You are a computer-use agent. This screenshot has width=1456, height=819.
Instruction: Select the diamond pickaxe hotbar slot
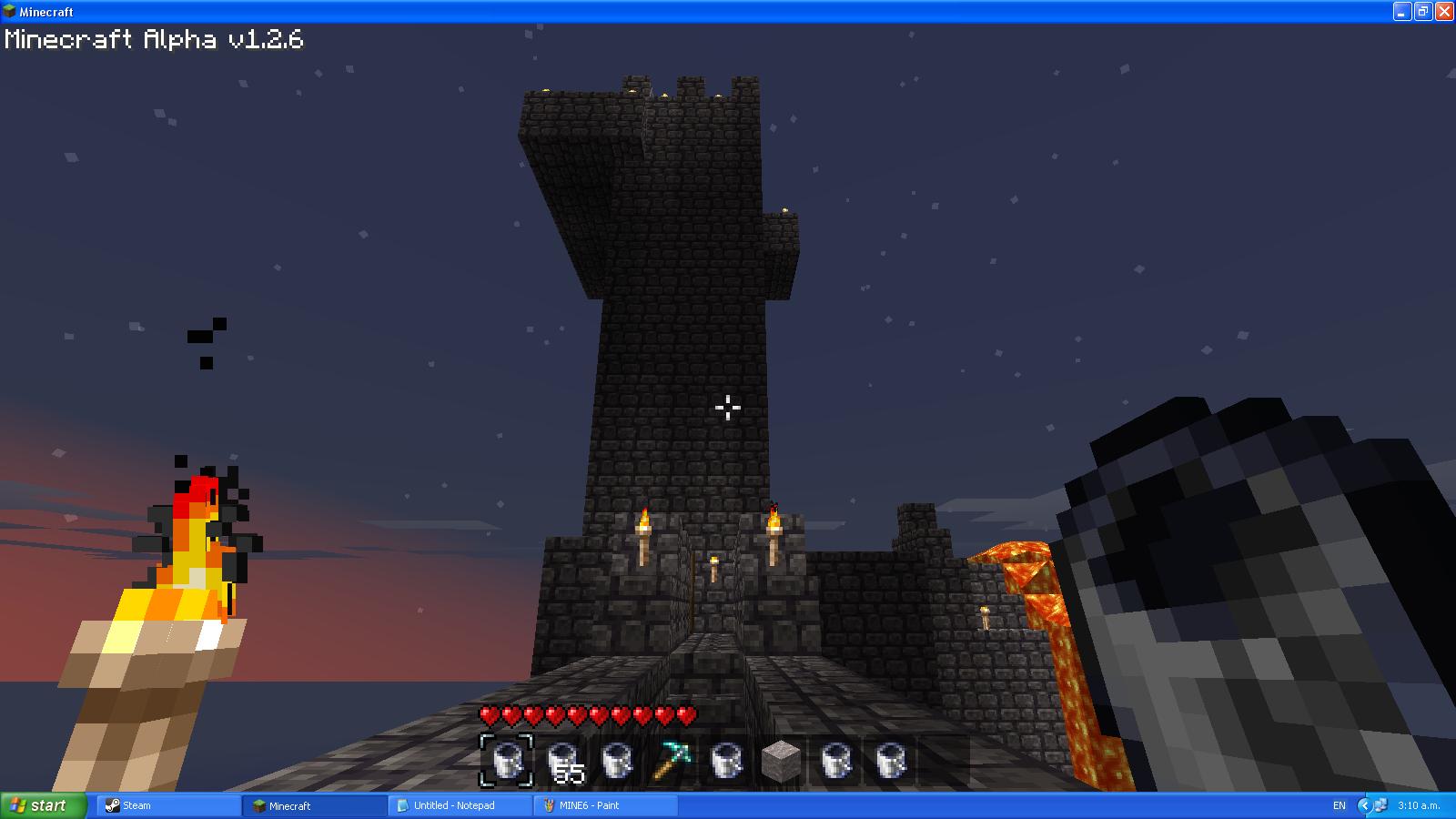(671, 761)
